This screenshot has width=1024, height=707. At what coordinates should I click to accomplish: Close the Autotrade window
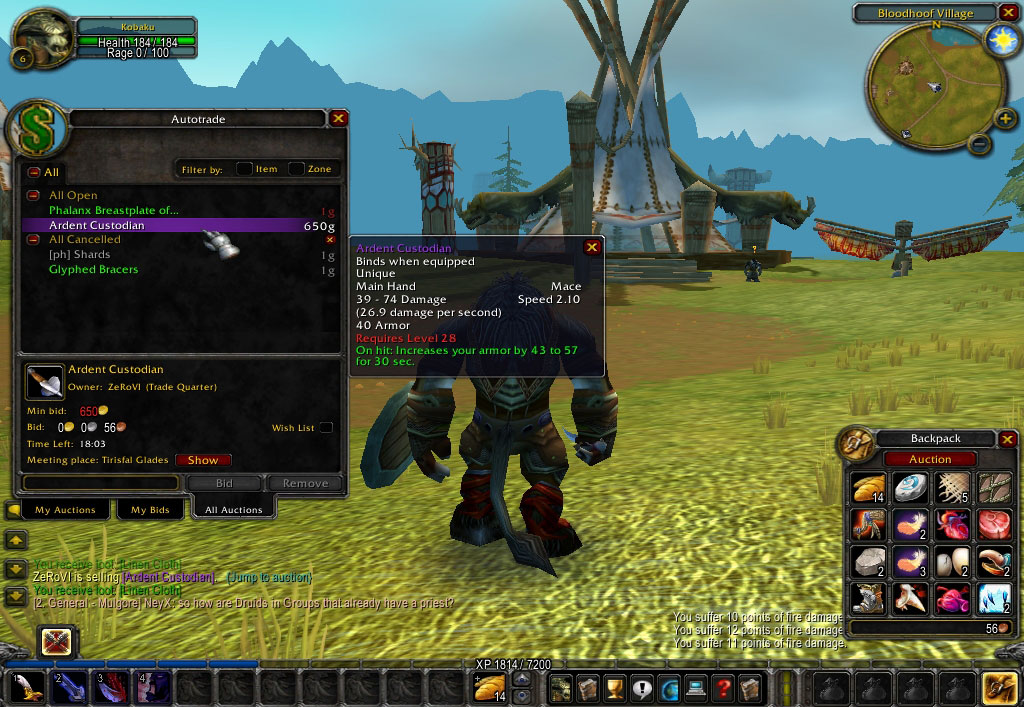click(x=339, y=118)
